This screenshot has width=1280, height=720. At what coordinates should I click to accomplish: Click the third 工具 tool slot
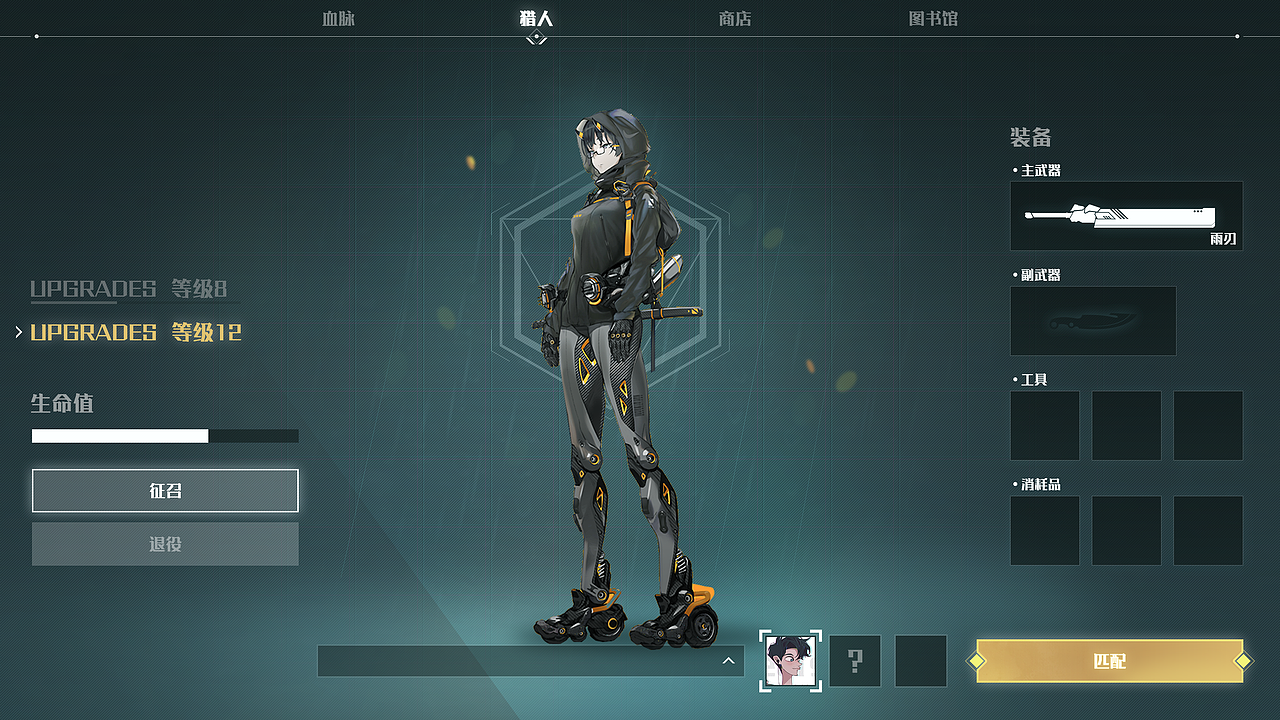(1208, 425)
